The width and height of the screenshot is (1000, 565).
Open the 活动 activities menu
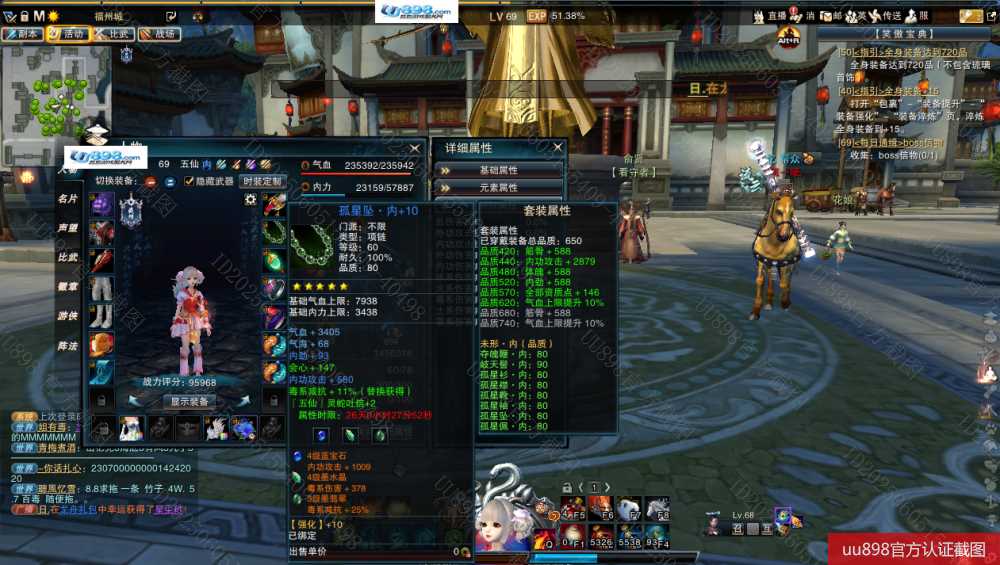[x=67, y=33]
